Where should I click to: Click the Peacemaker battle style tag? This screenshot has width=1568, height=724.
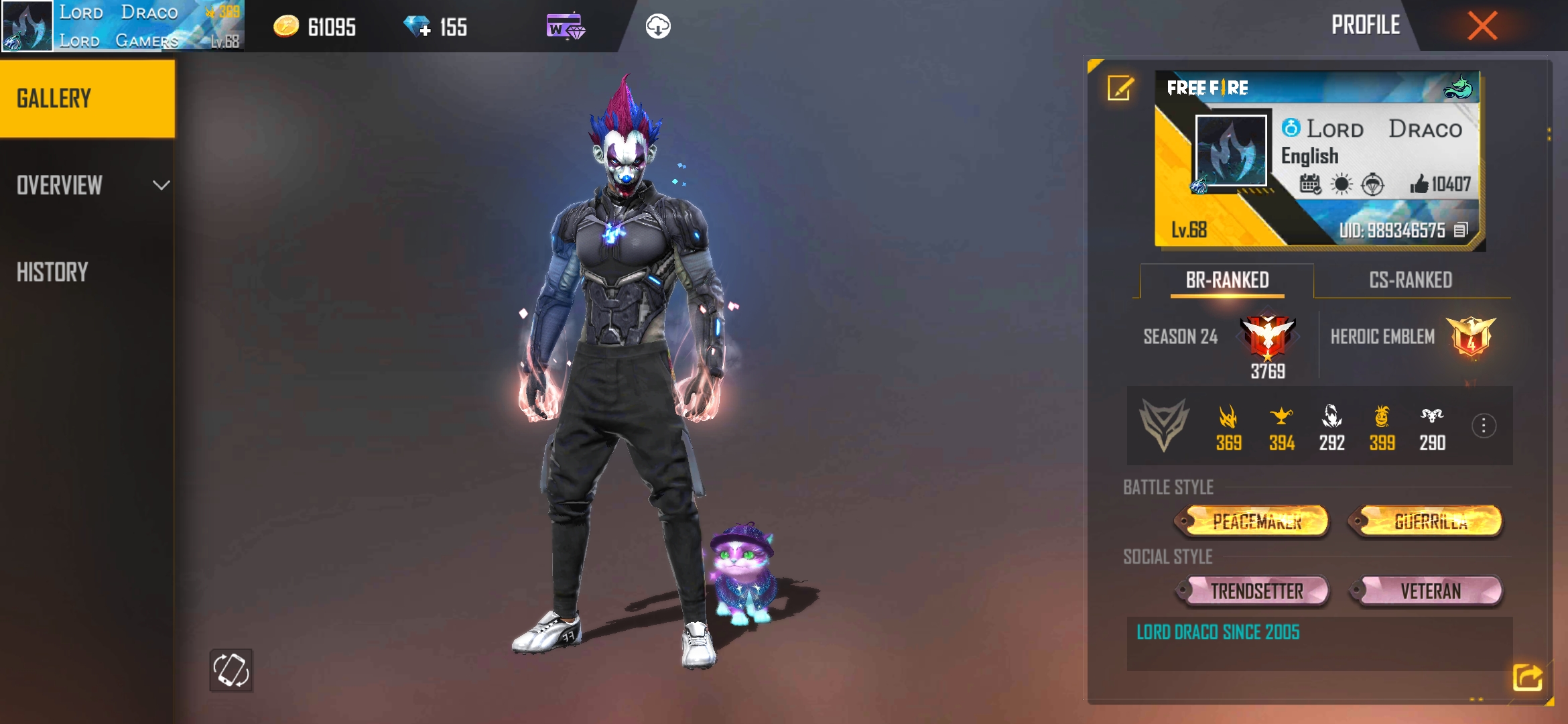click(1256, 522)
